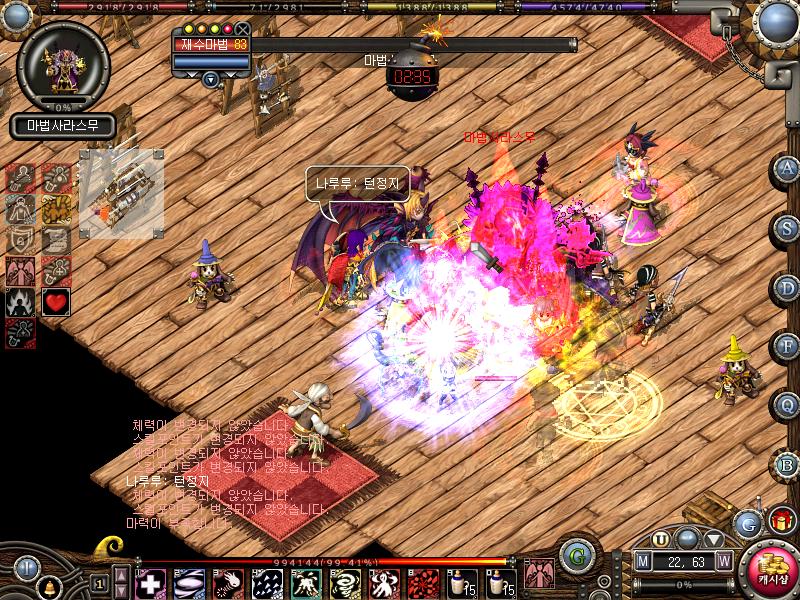800x600 pixels.
Task: Click the round S side button
Action: point(788,227)
